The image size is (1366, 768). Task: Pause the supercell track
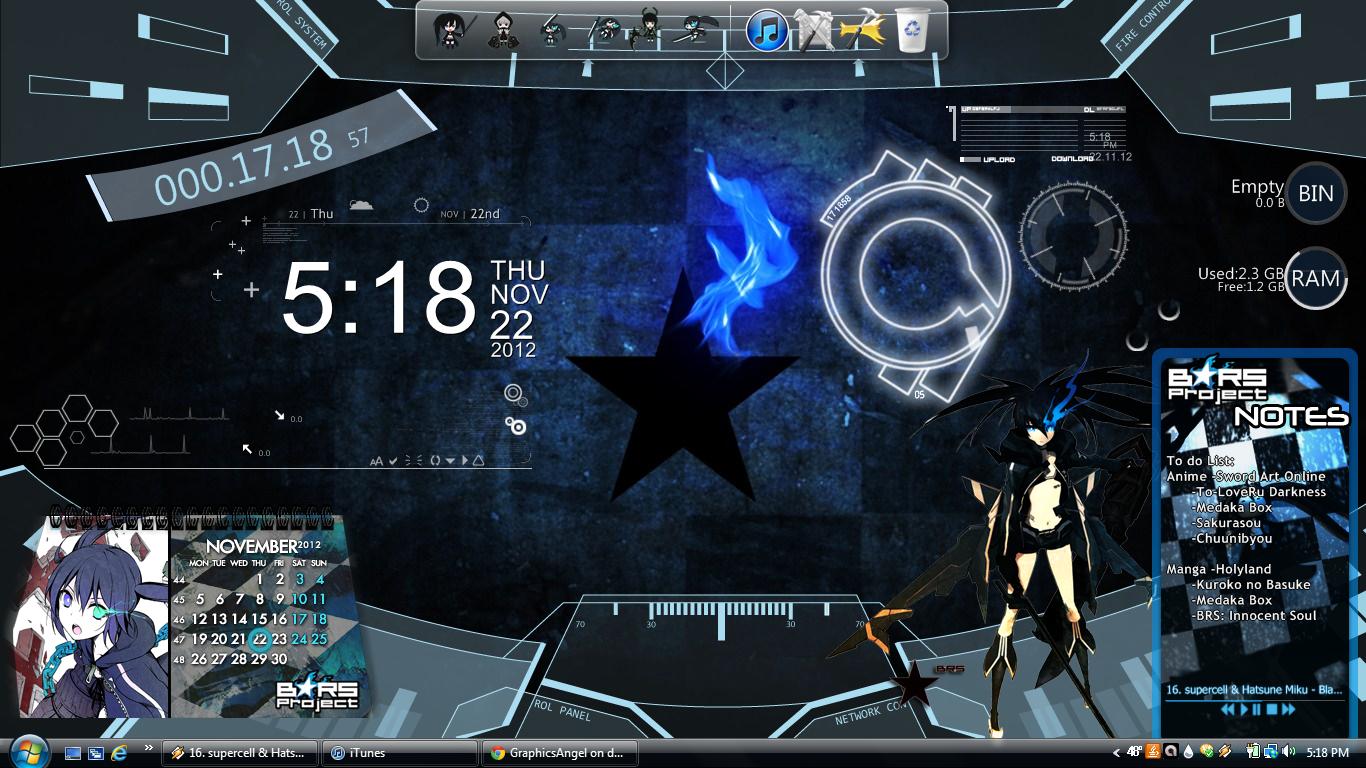click(x=1257, y=709)
